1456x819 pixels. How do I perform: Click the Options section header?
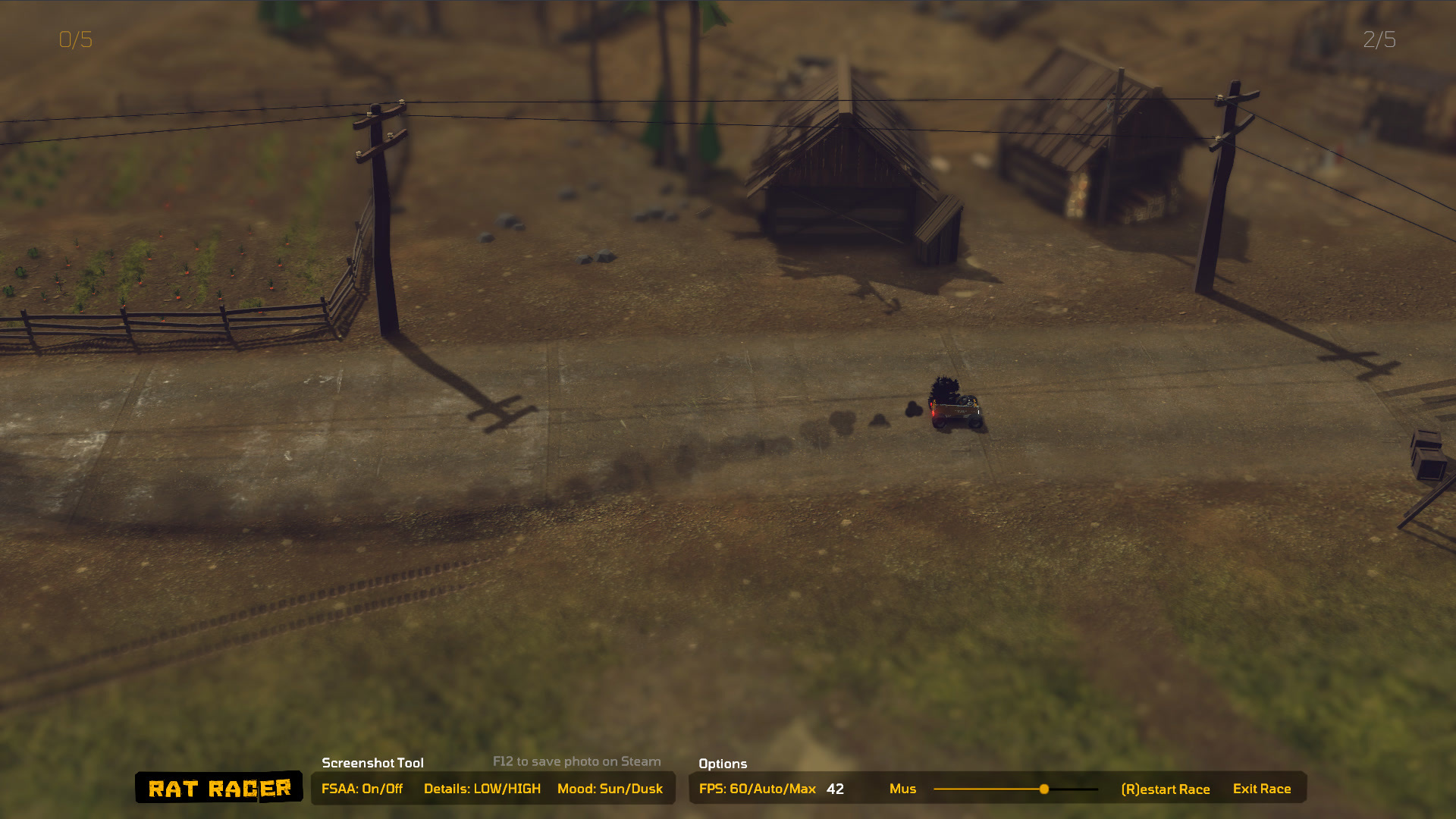point(723,764)
